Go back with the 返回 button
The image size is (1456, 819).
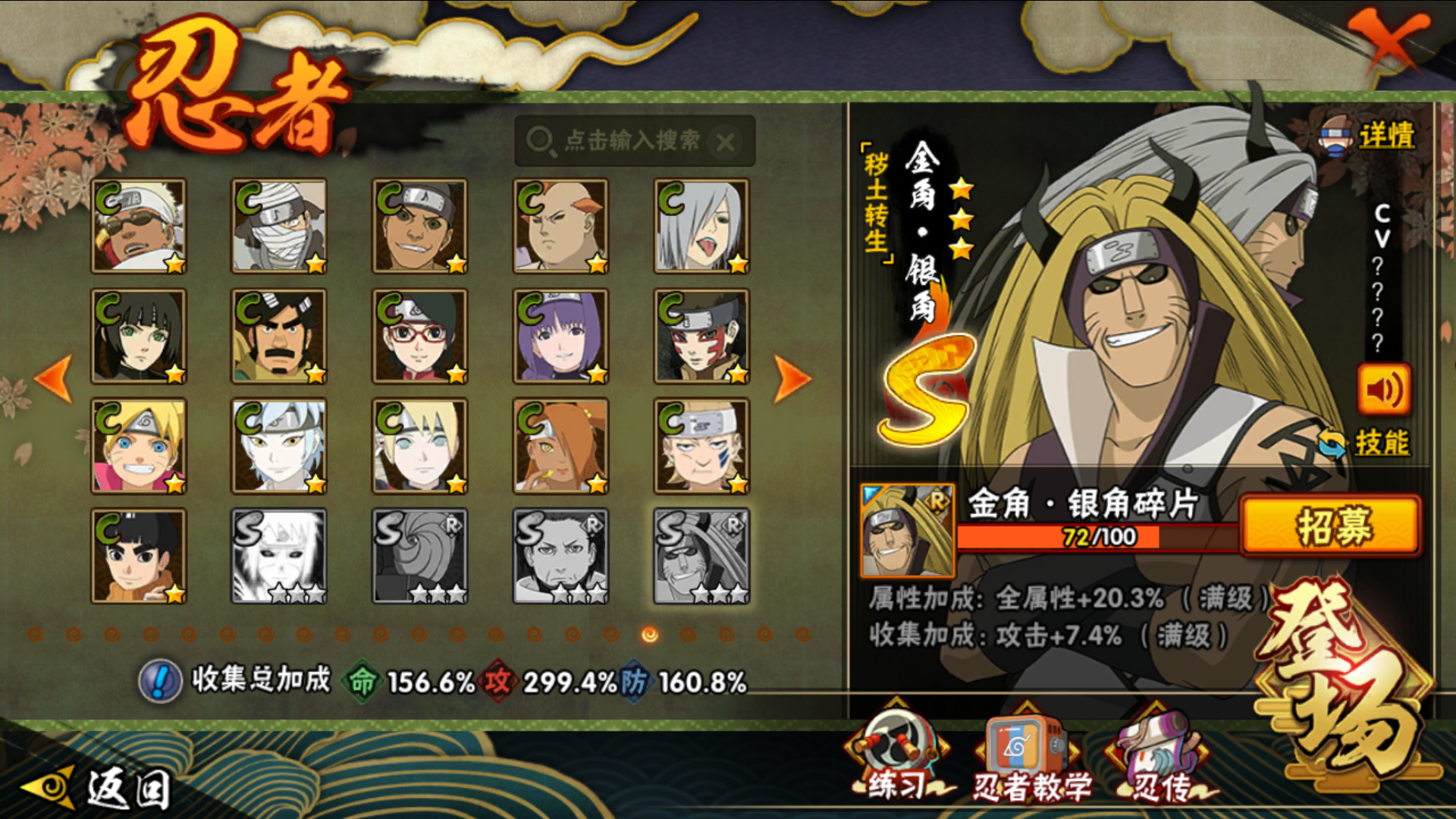(99, 789)
